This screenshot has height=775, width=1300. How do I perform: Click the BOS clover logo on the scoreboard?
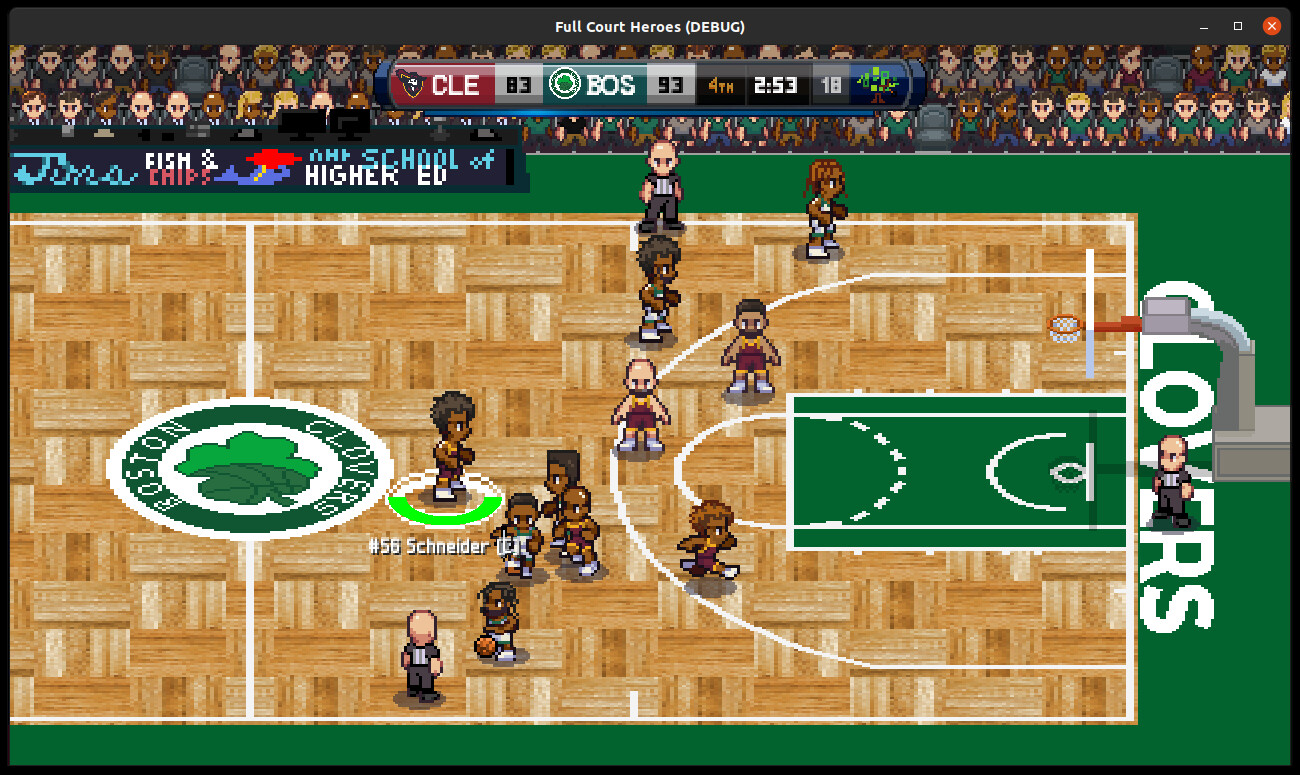[565, 85]
